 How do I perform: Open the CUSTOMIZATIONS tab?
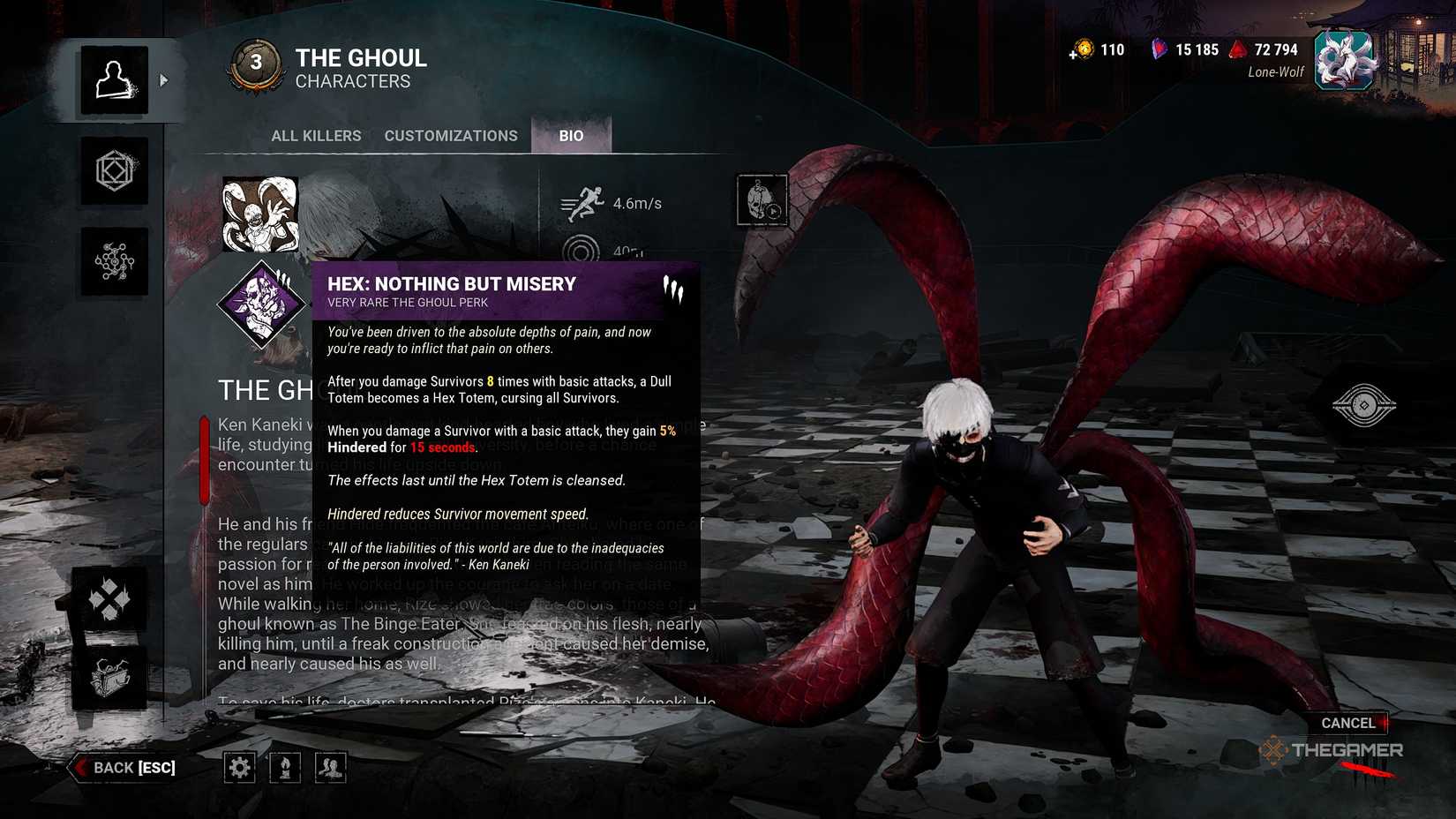point(451,135)
